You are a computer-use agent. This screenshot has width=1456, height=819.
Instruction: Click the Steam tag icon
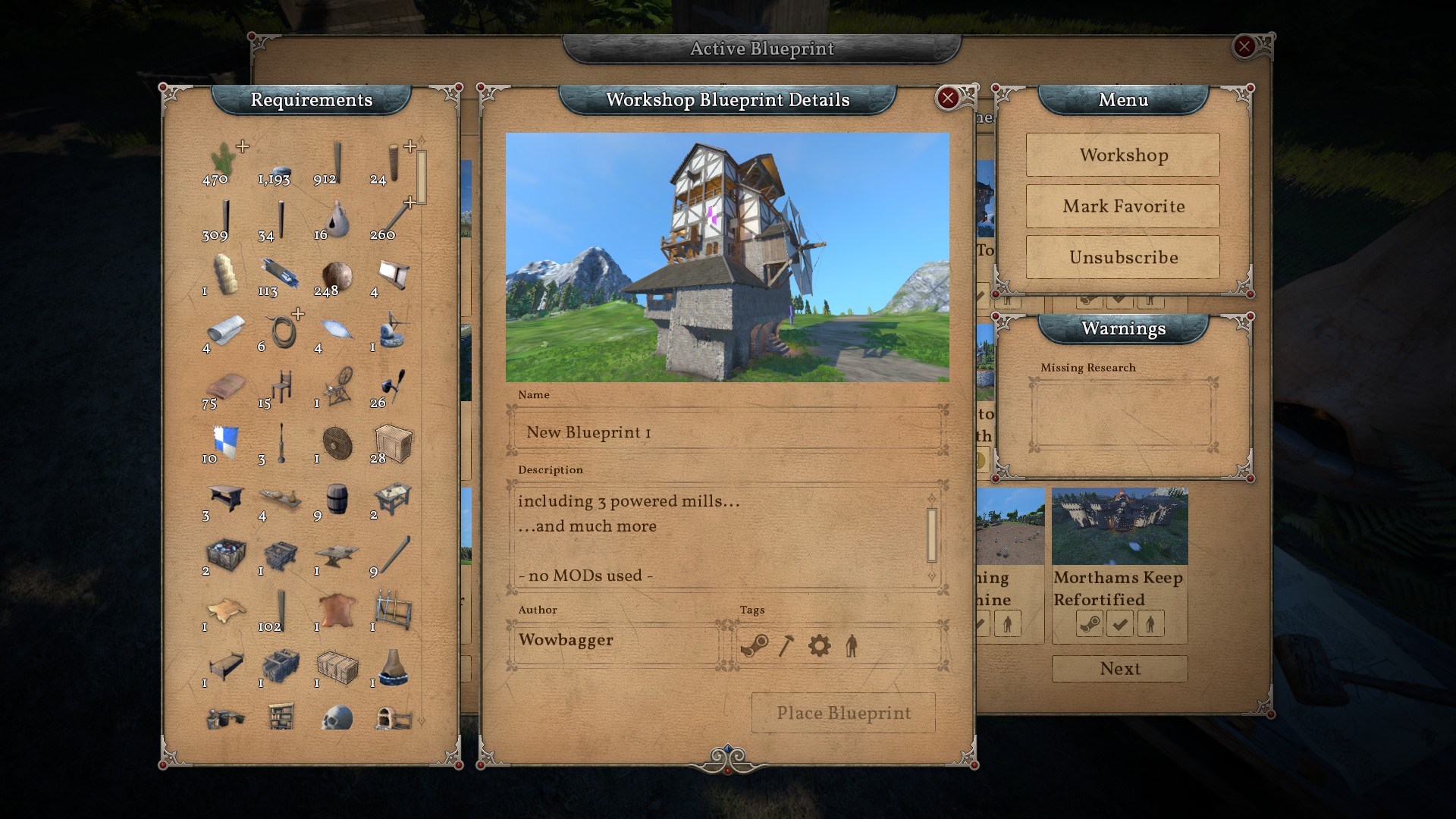(x=754, y=646)
